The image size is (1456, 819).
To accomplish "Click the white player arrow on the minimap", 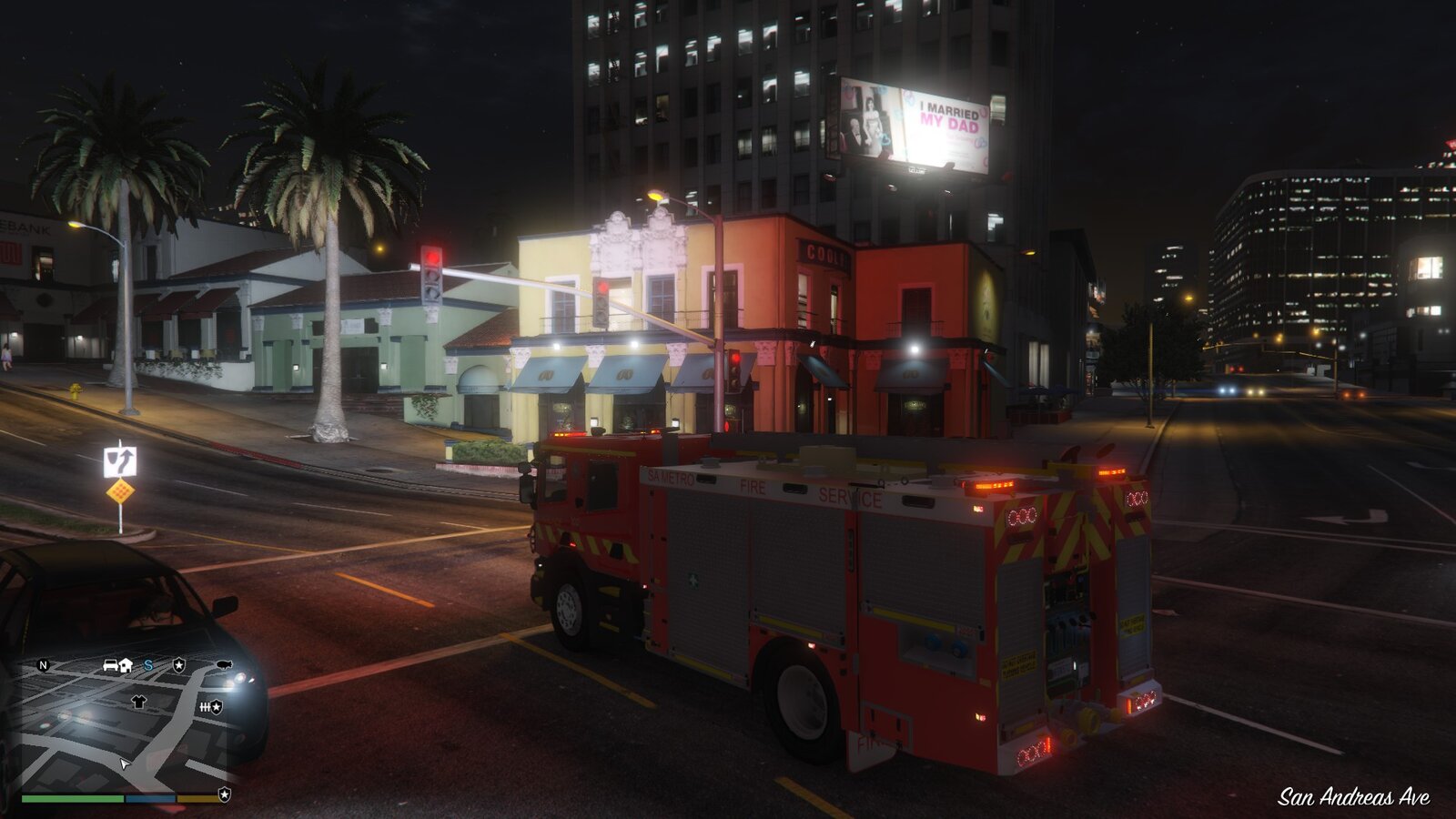I will point(125,764).
